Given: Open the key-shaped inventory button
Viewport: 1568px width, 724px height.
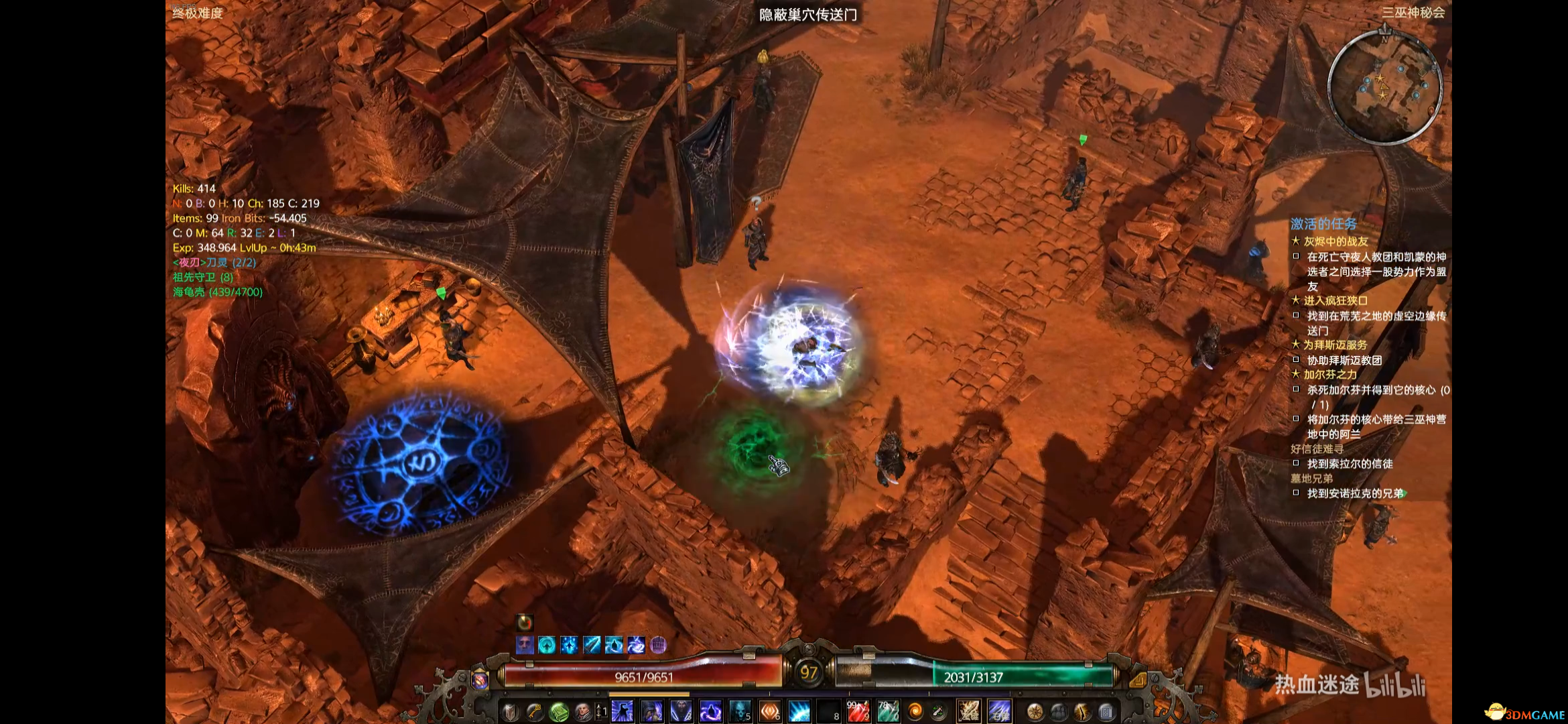Looking at the screenshot, I should pyautogui.click(x=534, y=712).
